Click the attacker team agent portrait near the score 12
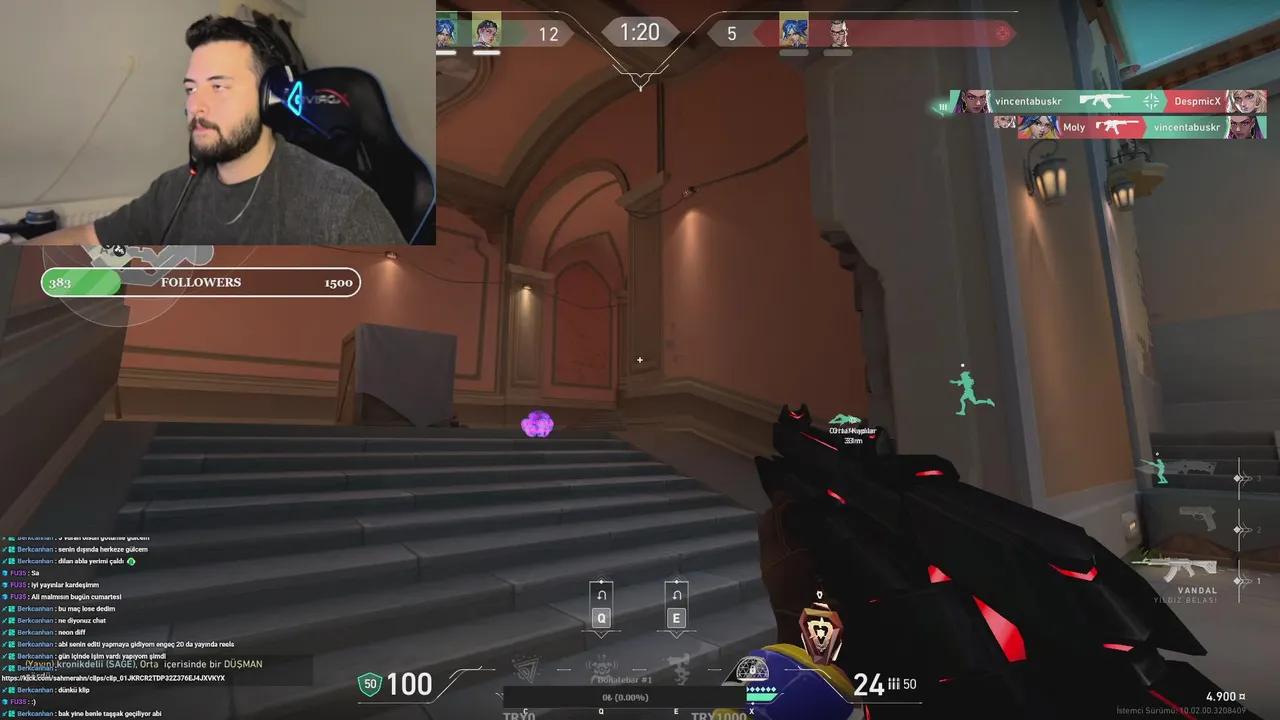 coord(486,31)
